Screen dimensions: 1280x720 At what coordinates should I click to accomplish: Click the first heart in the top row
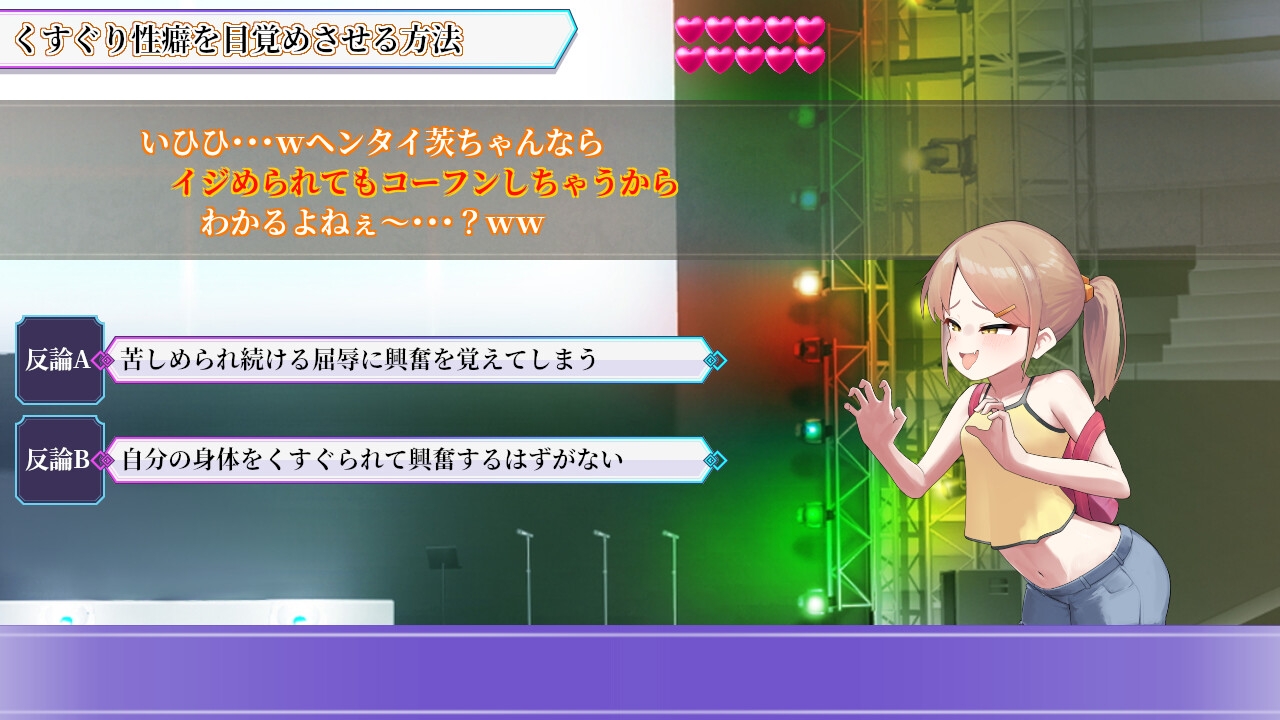(691, 31)
